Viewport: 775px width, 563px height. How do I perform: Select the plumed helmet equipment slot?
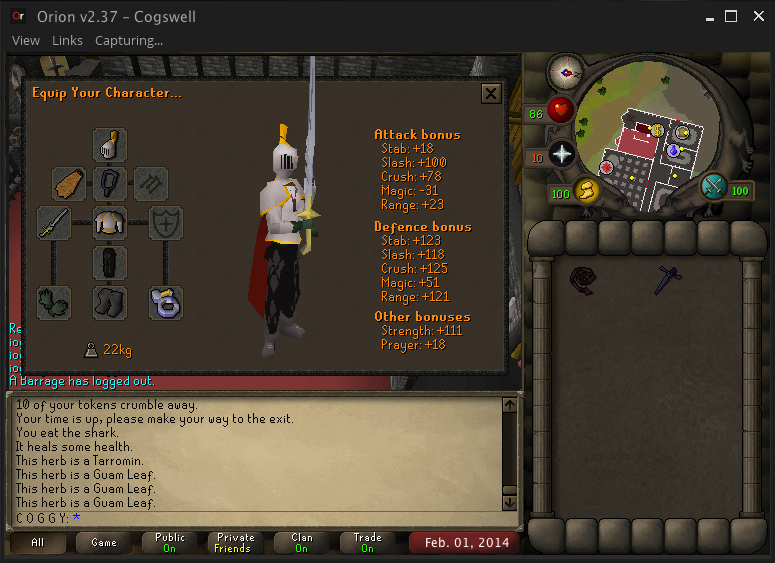[x=110, y=144]
